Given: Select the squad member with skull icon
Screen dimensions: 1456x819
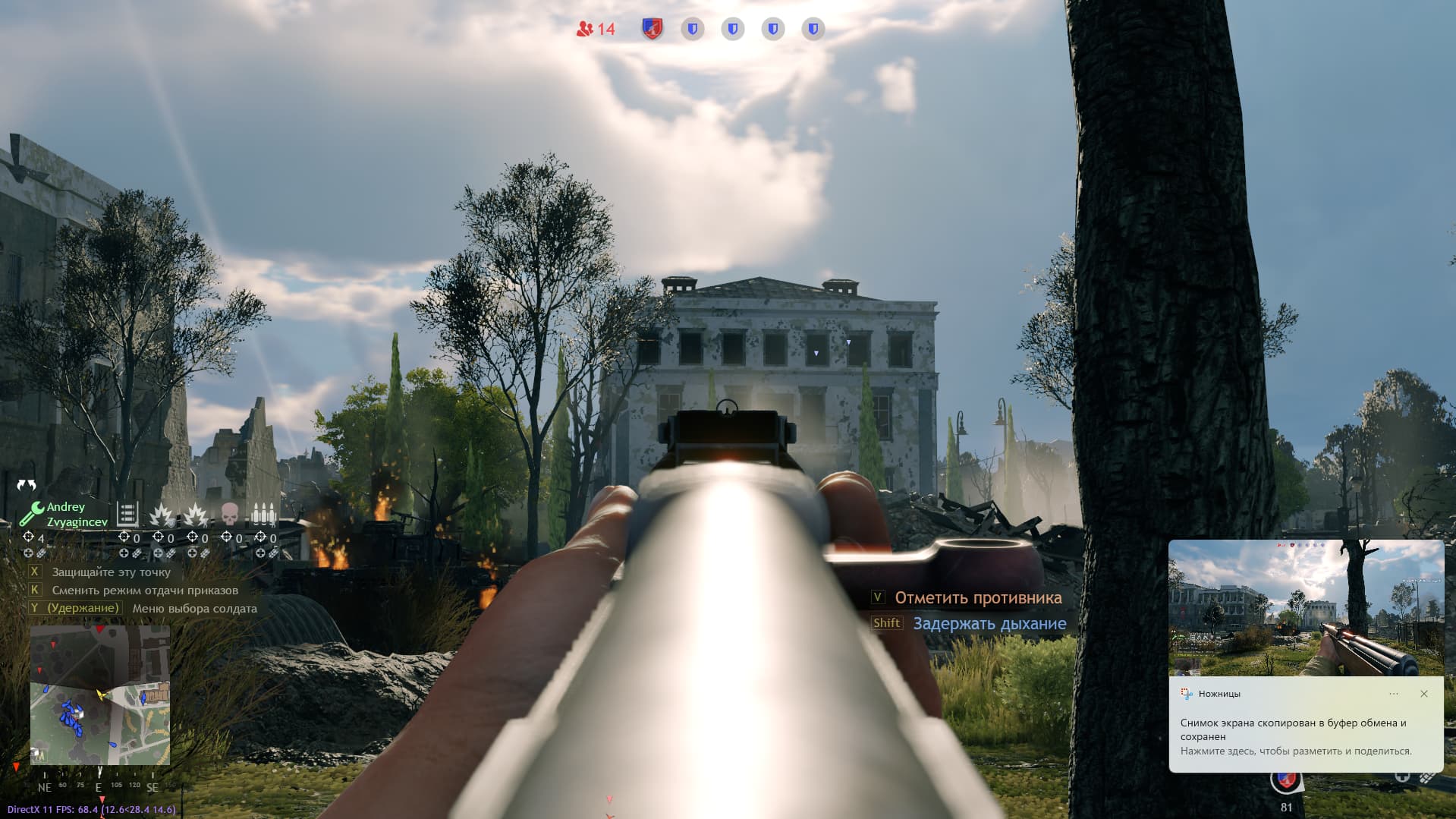Looking at the screenshot, I should (229, 515).
